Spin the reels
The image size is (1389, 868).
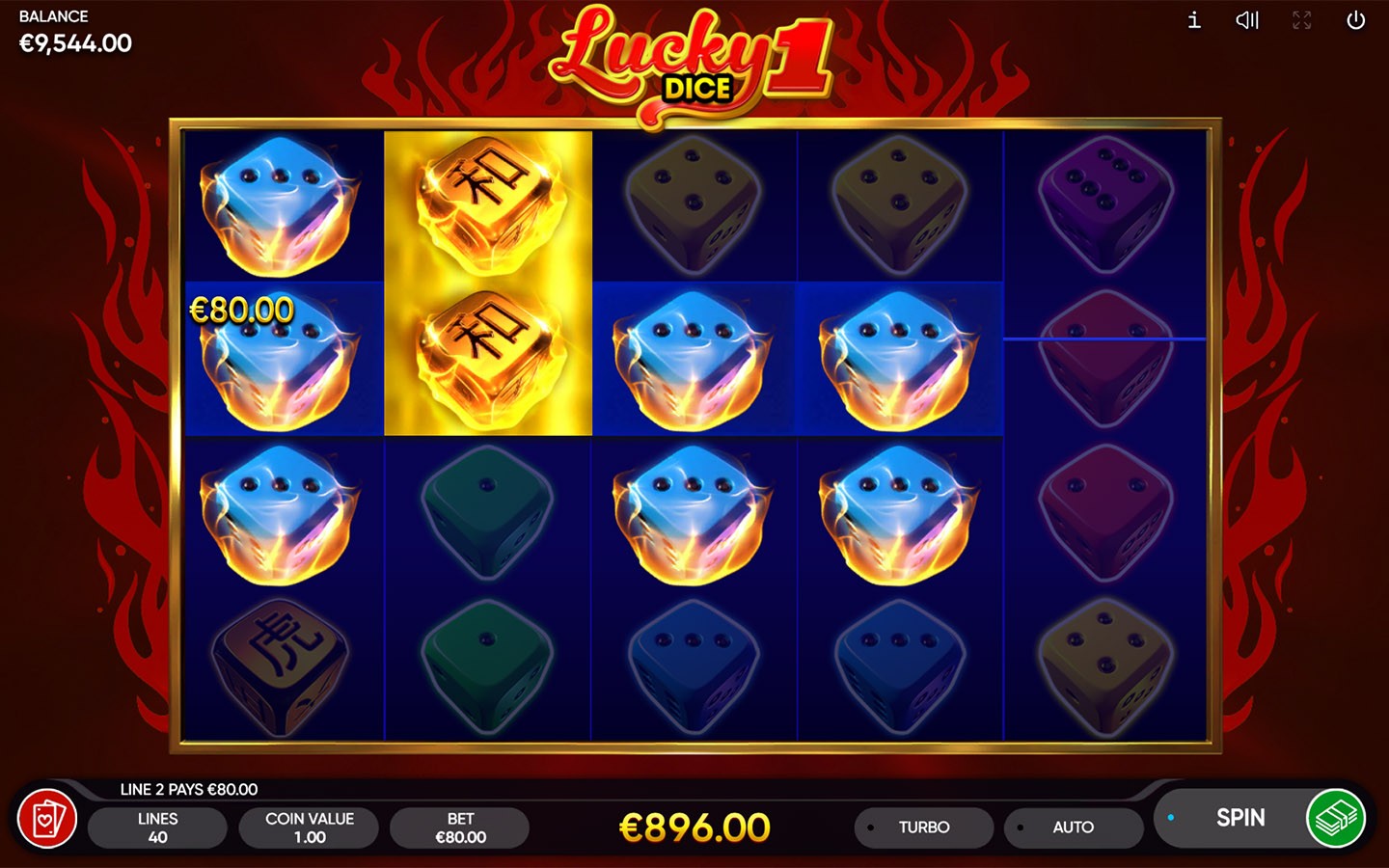click(x=1239, y=818)
